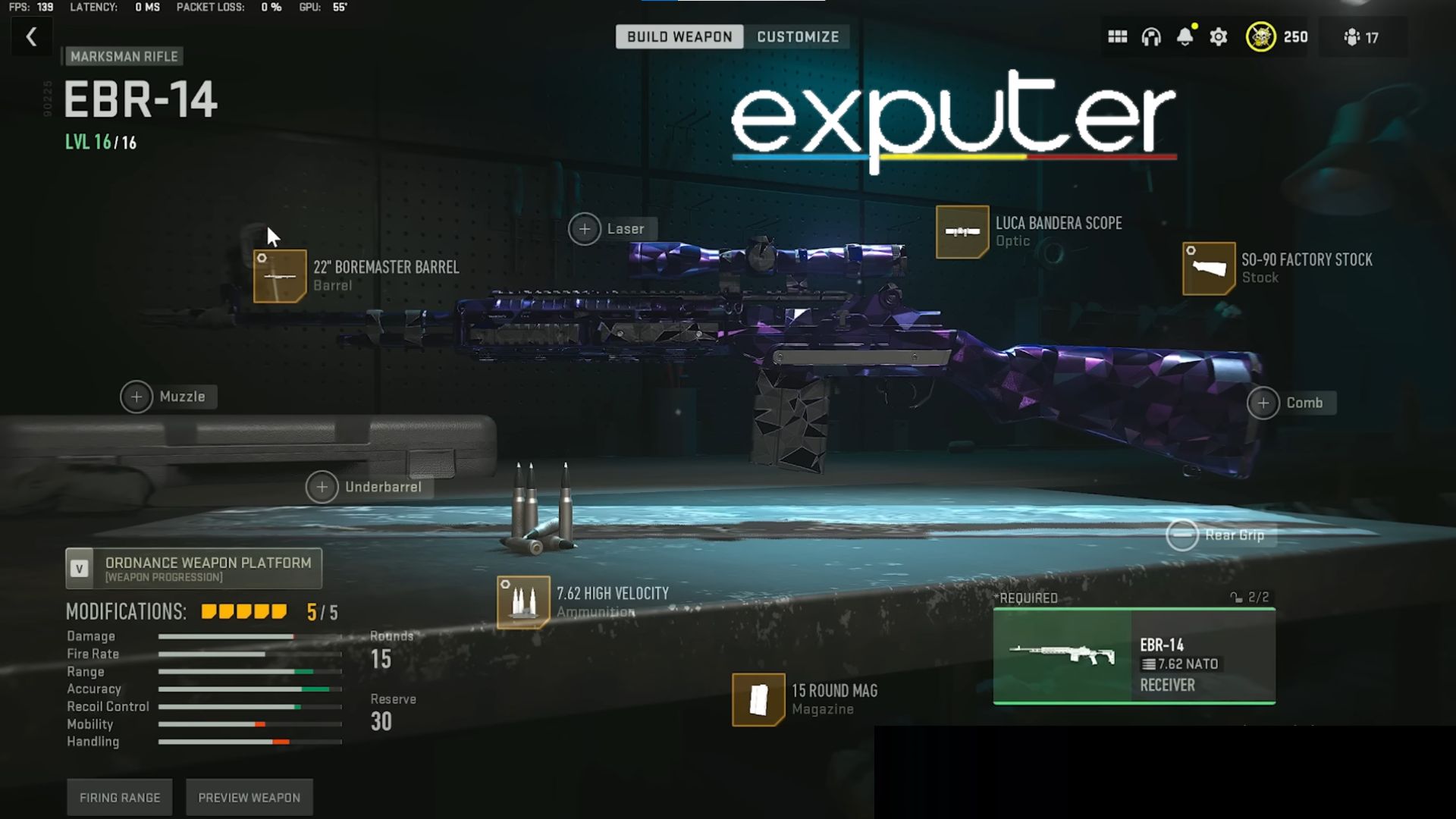The width and height of the screenshot is (1456, 819).
Task: Open the 15 Round Mag magazine slot
Action: 758,699
